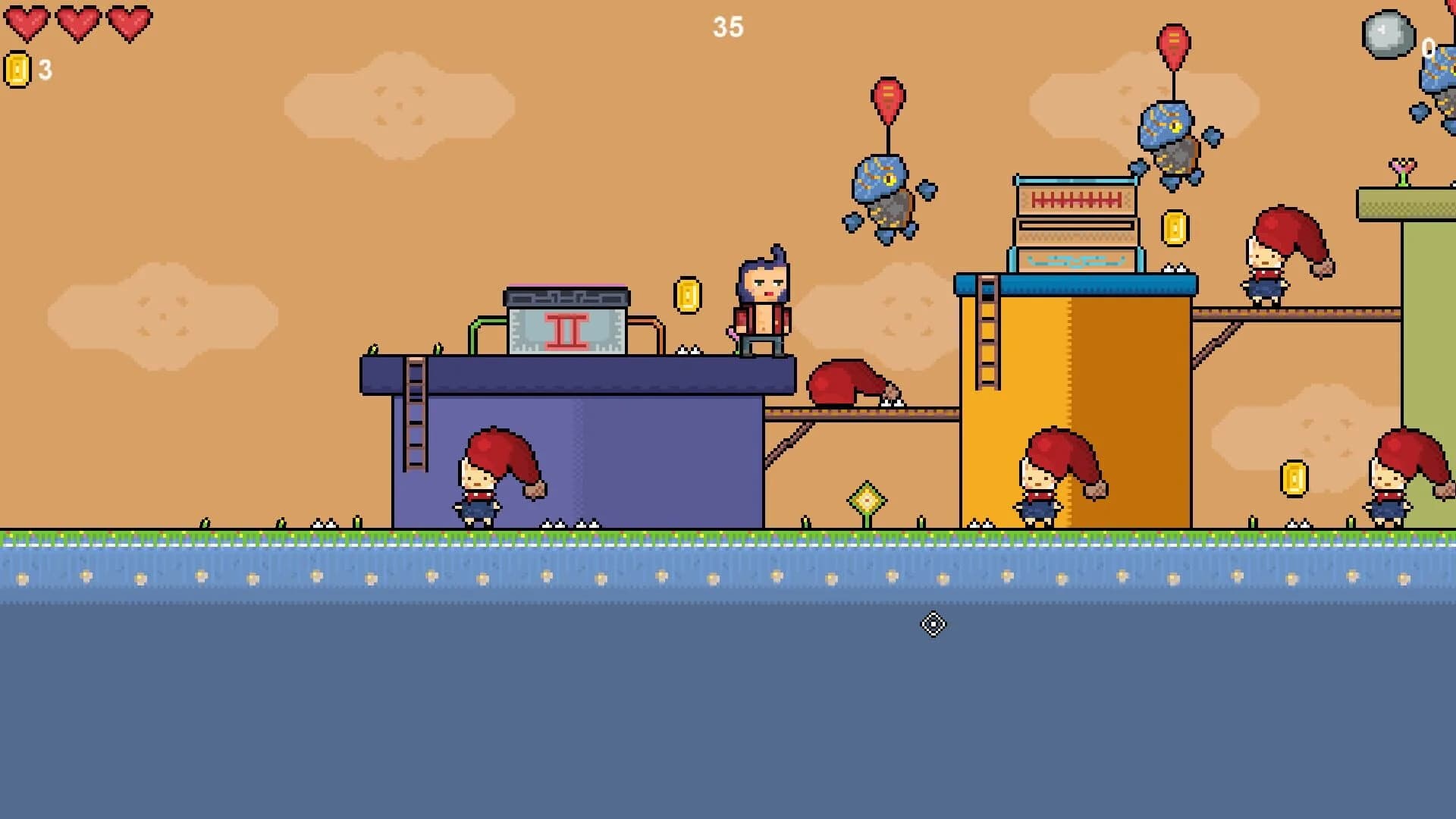Image resolution: width=1456 pixels, height=819 pixels.
Task: Click the coin floating beside the player
Action: click(x=686, y=292)
